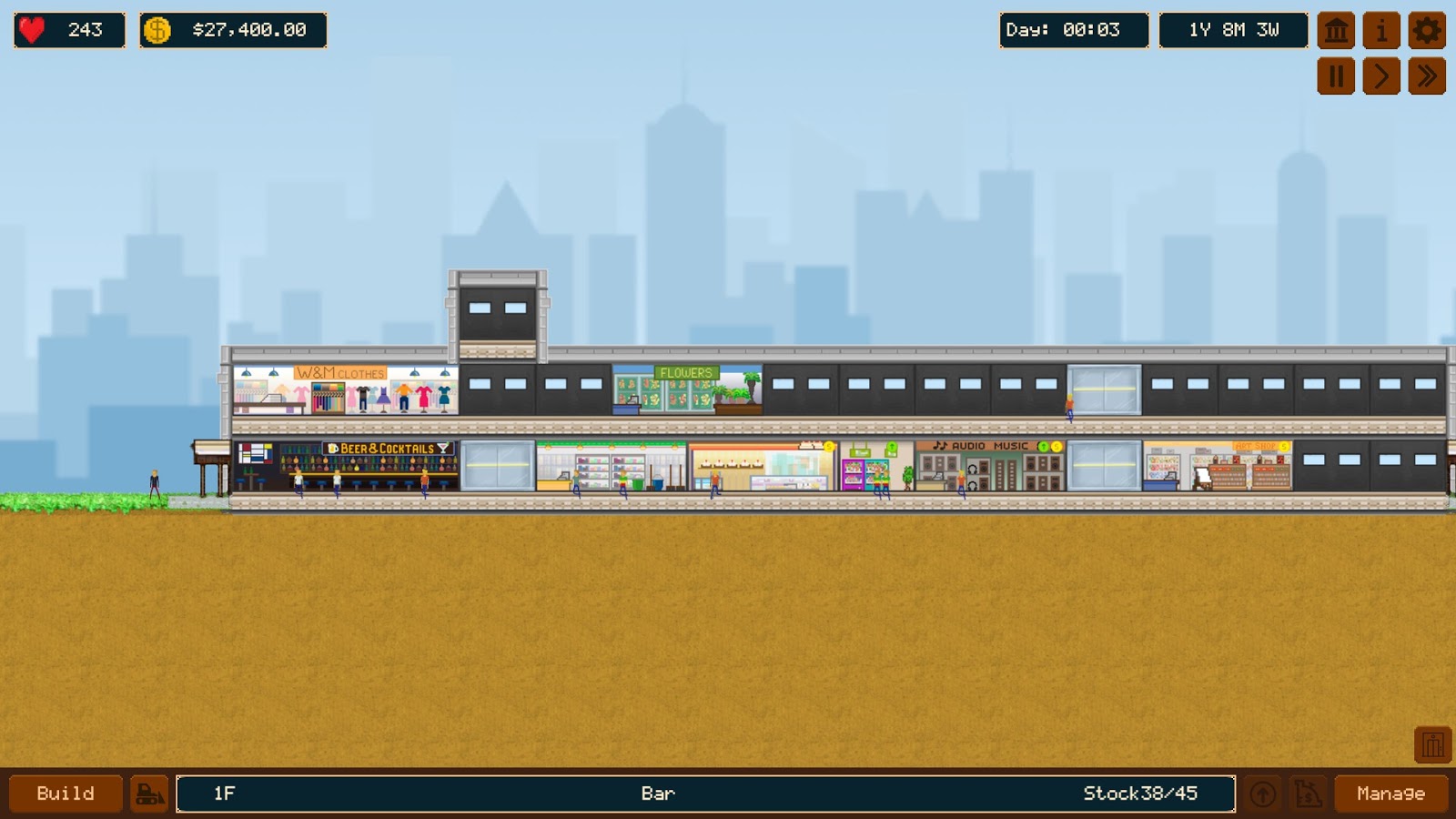Image resolution: width=1456 pixels, height=819 pixels.
Task: Click the upgrade arrow icon
Action: click(x=1263, y=793)
